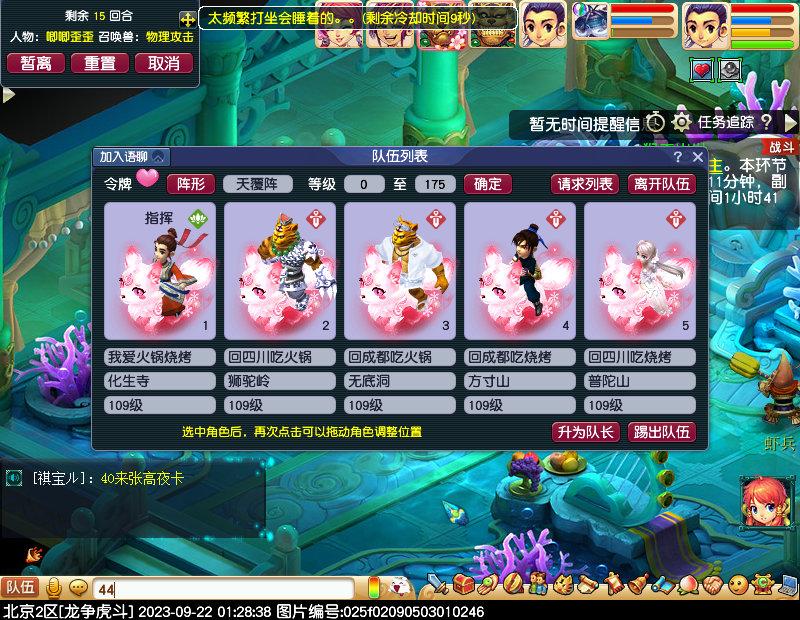
Task: Select team member 我爱火锅烧烤 card
Action: (x=160, y=271)
